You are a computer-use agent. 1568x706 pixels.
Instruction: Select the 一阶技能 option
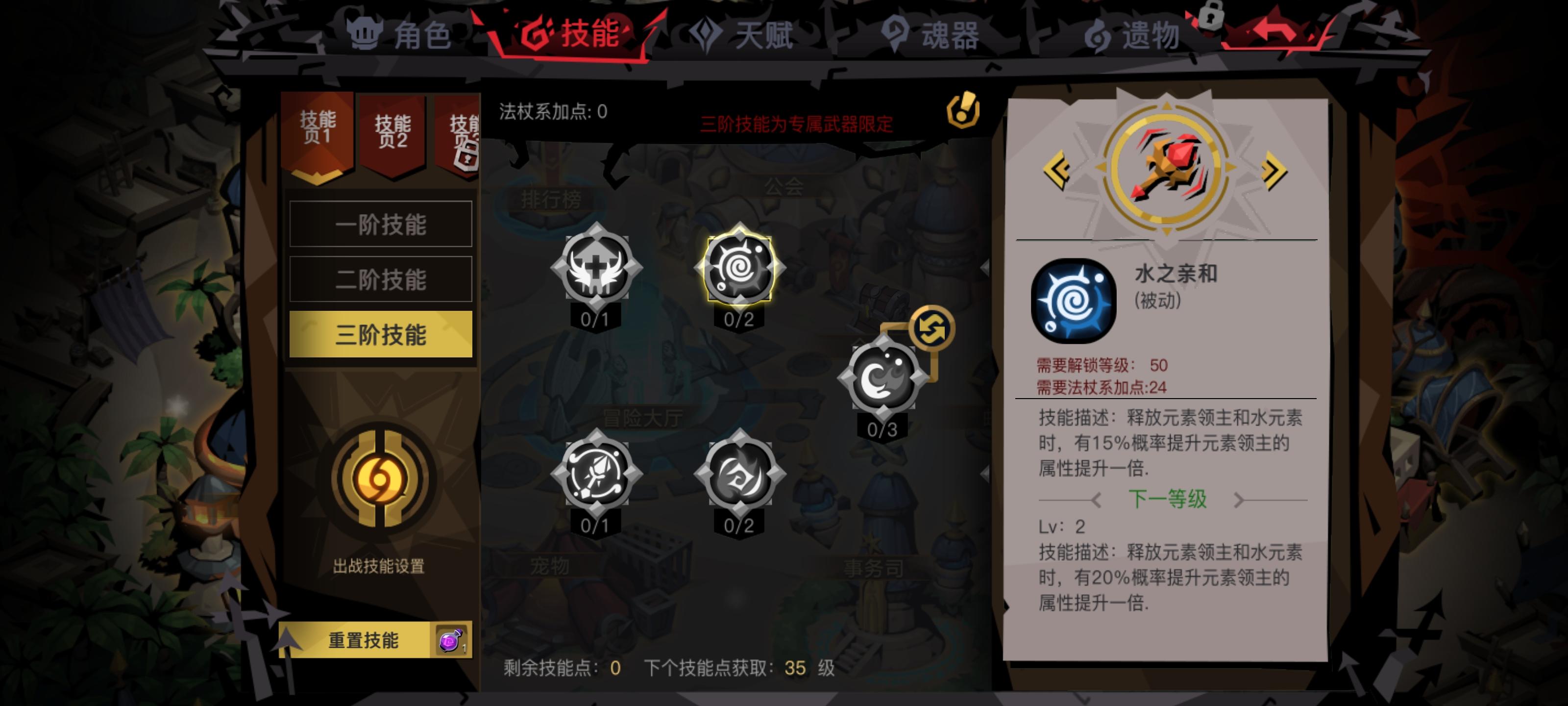coord(382,224)
